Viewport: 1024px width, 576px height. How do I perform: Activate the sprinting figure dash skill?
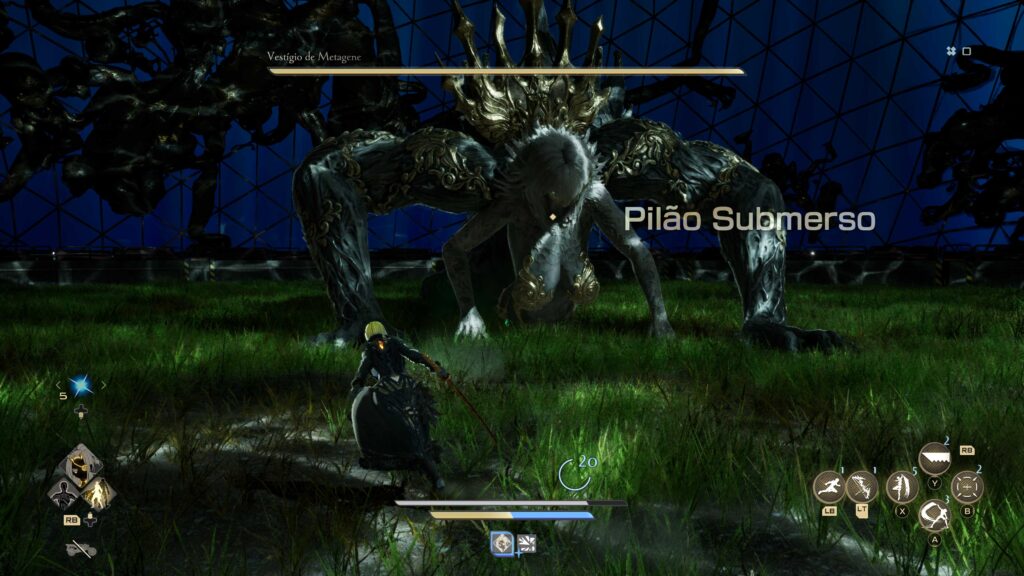(829, 488)
